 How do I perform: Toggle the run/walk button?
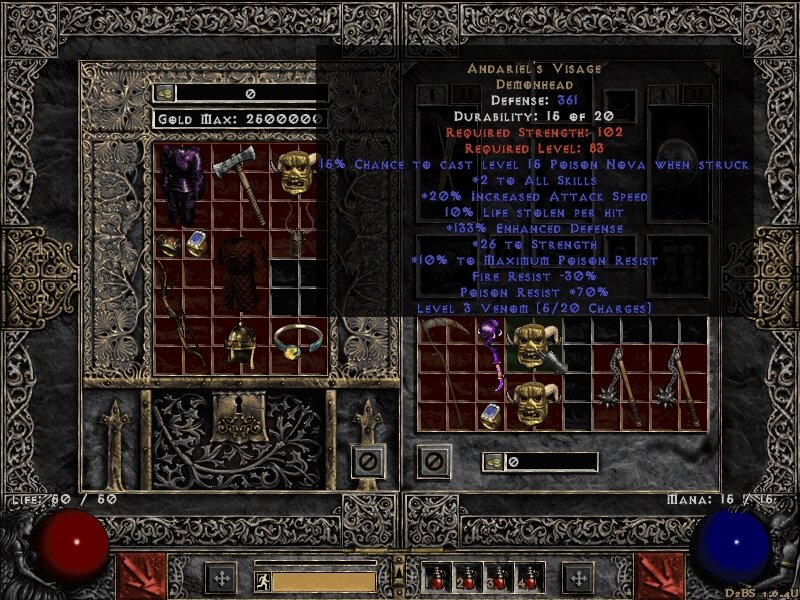[x=263, y=579]
